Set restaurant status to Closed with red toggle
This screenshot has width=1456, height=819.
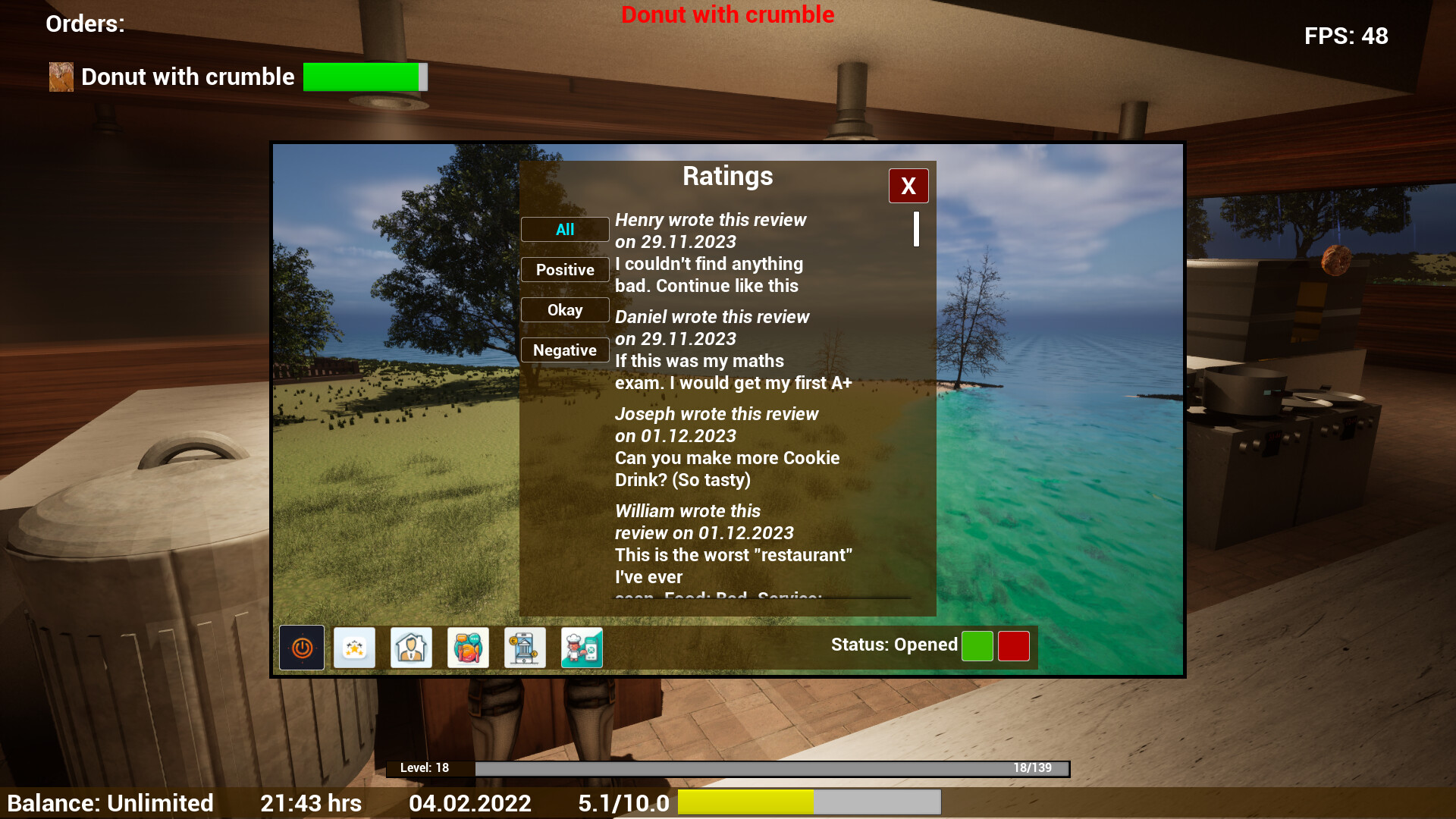(1013, 646)
